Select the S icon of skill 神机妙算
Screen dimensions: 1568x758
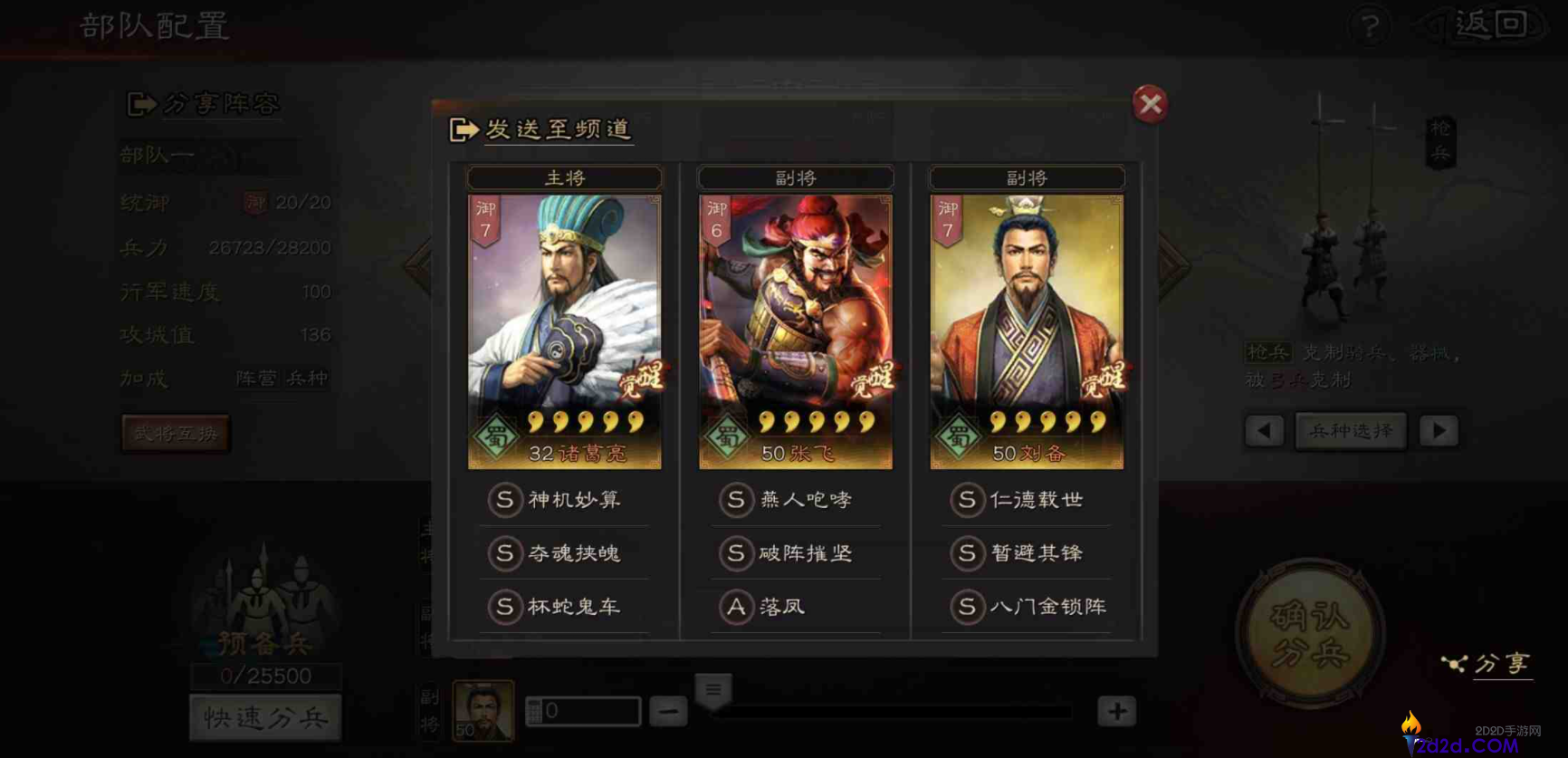pyautogui.click(x=506, y=500)
